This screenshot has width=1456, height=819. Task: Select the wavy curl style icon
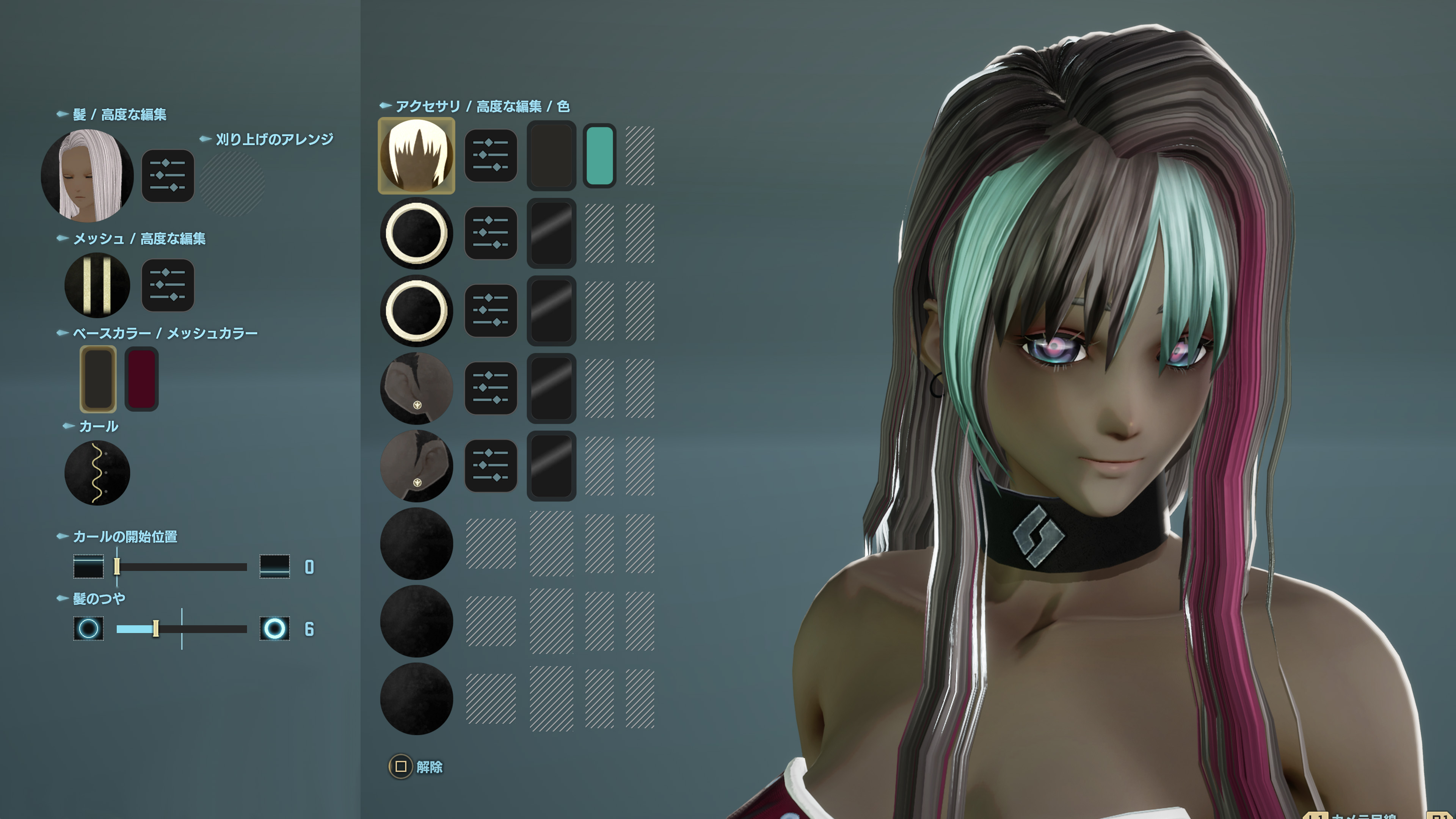pos(97,472)
